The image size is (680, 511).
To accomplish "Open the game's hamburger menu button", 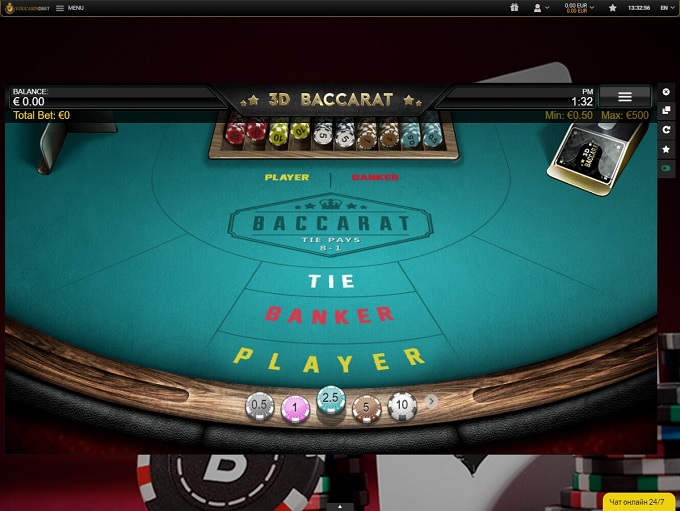I will coord(625,97).
